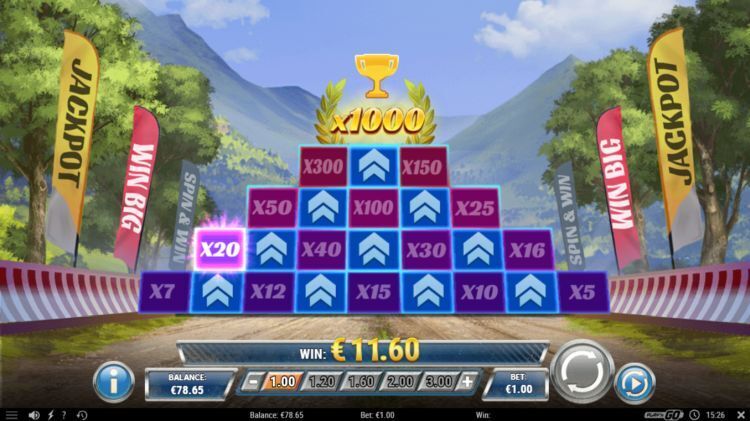This screenshot has height=421, width=750.
Task: Set the bet to 1.60
Action: 359,382
